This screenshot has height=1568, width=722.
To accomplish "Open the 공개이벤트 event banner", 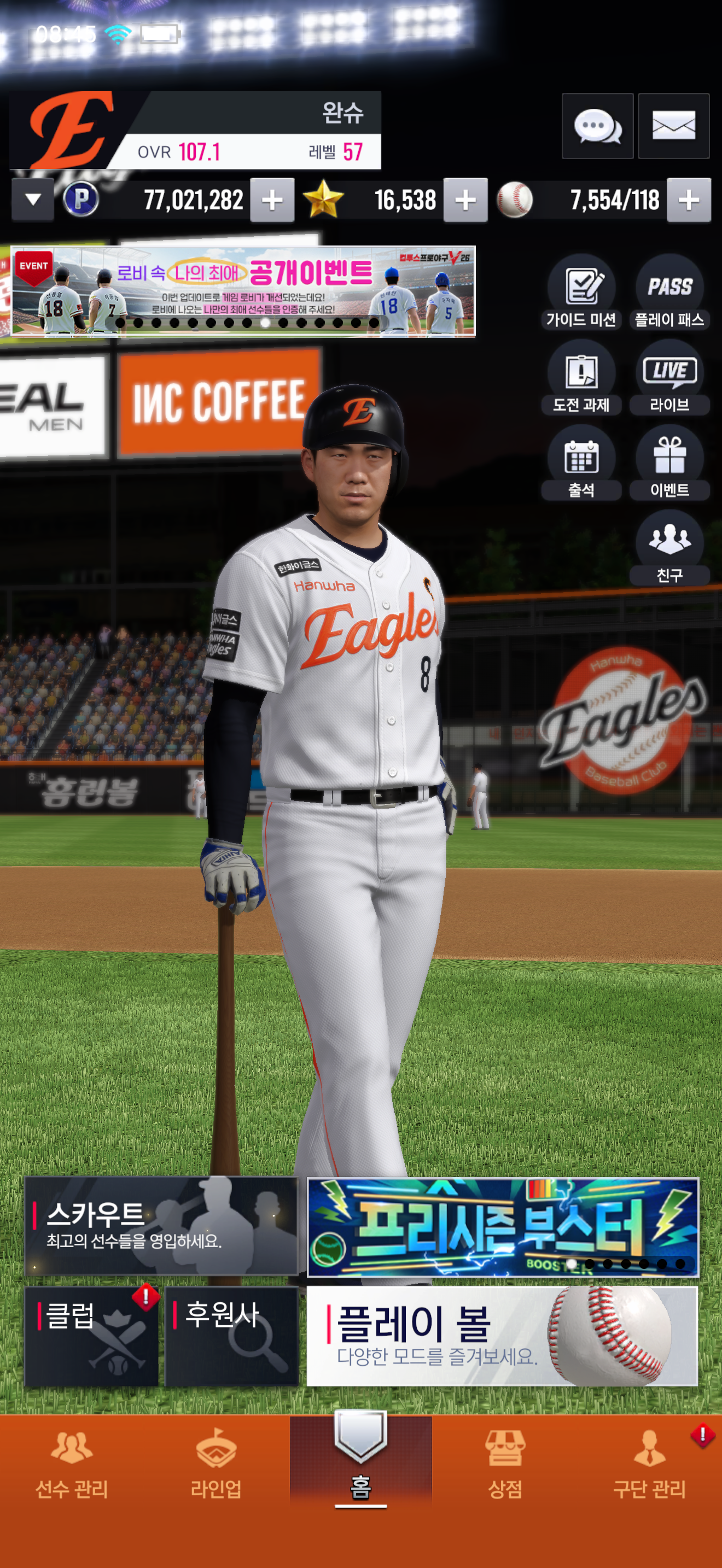I will [243, 291].
